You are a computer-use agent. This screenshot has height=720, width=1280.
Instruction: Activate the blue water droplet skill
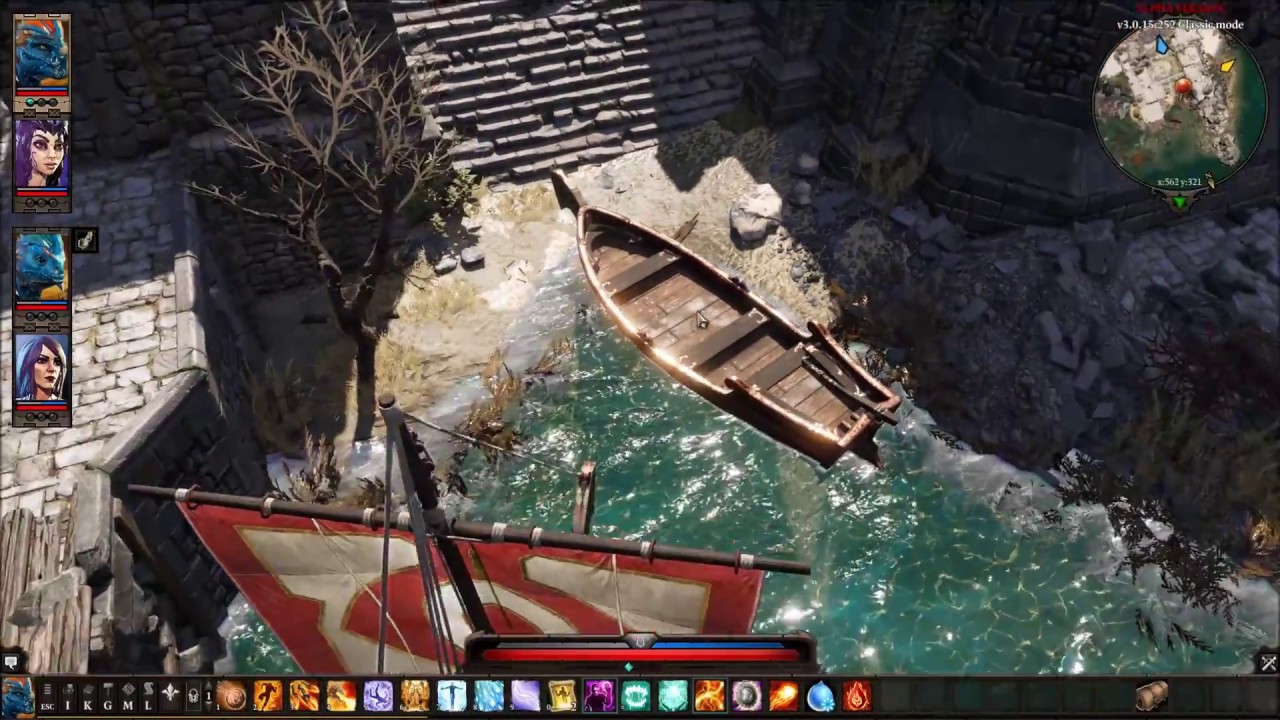(x=820, y=696)
